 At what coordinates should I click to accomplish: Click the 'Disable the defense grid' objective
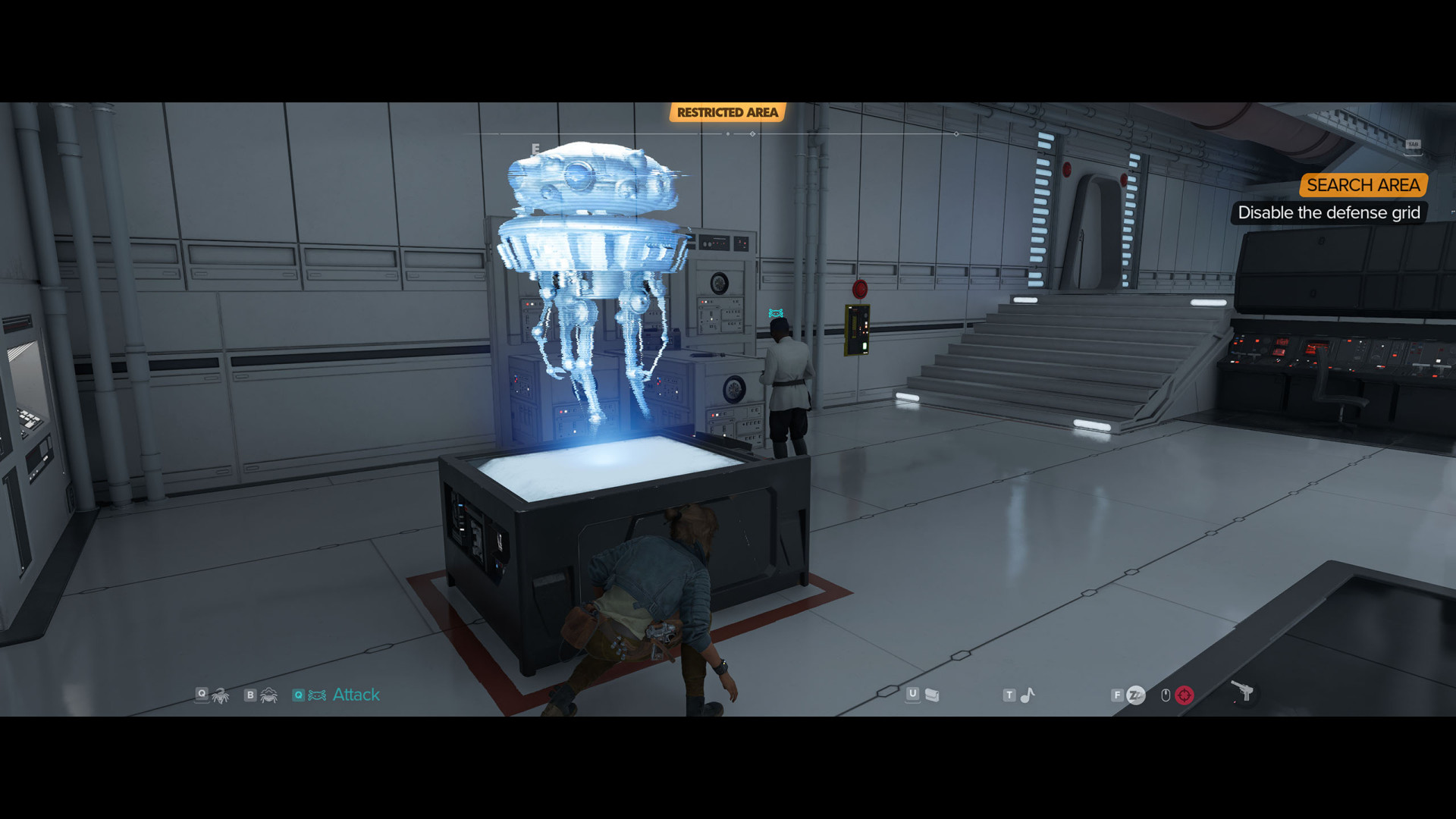point(1329,213)
